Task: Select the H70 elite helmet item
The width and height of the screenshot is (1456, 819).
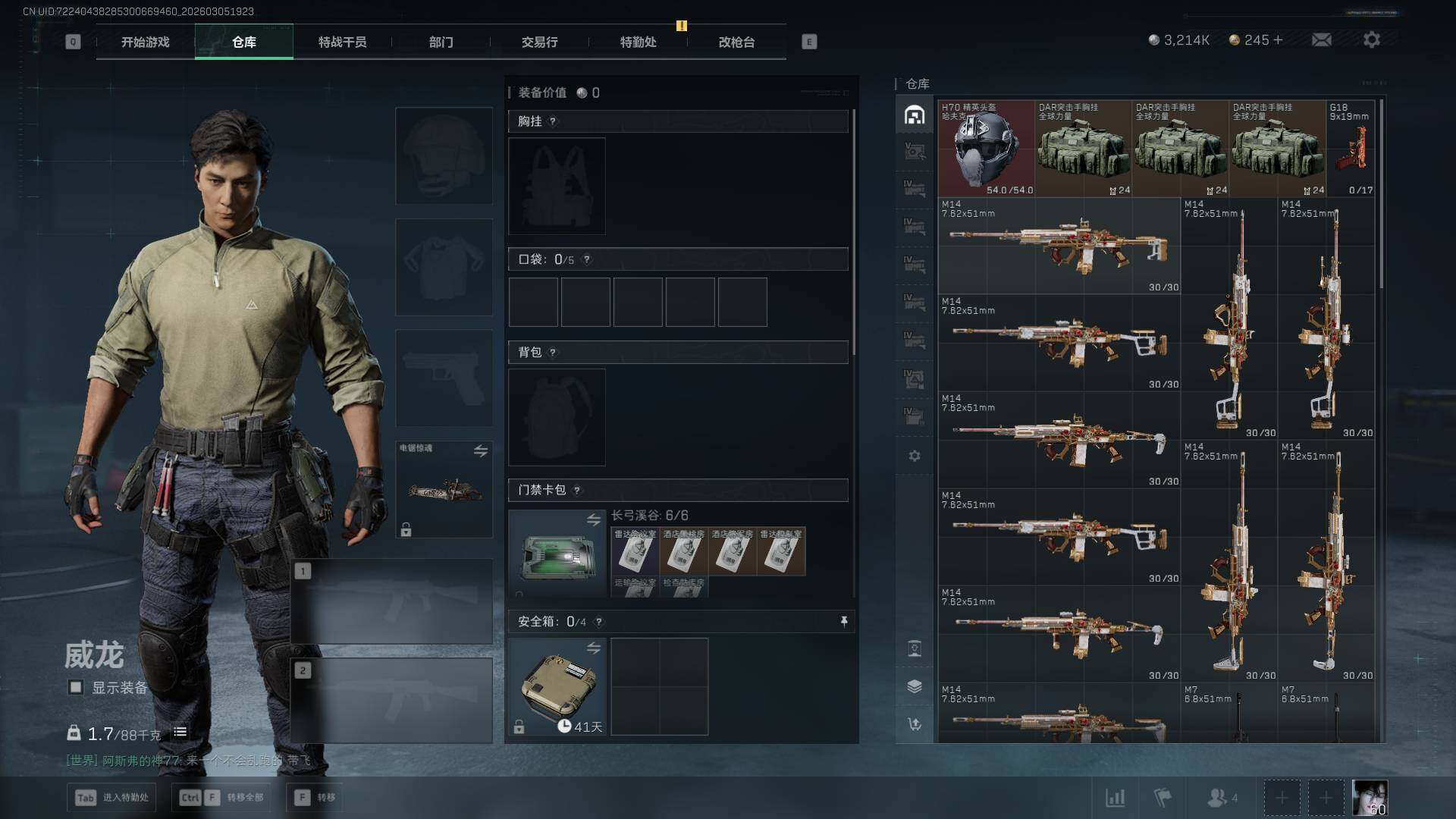Action: 986,149
